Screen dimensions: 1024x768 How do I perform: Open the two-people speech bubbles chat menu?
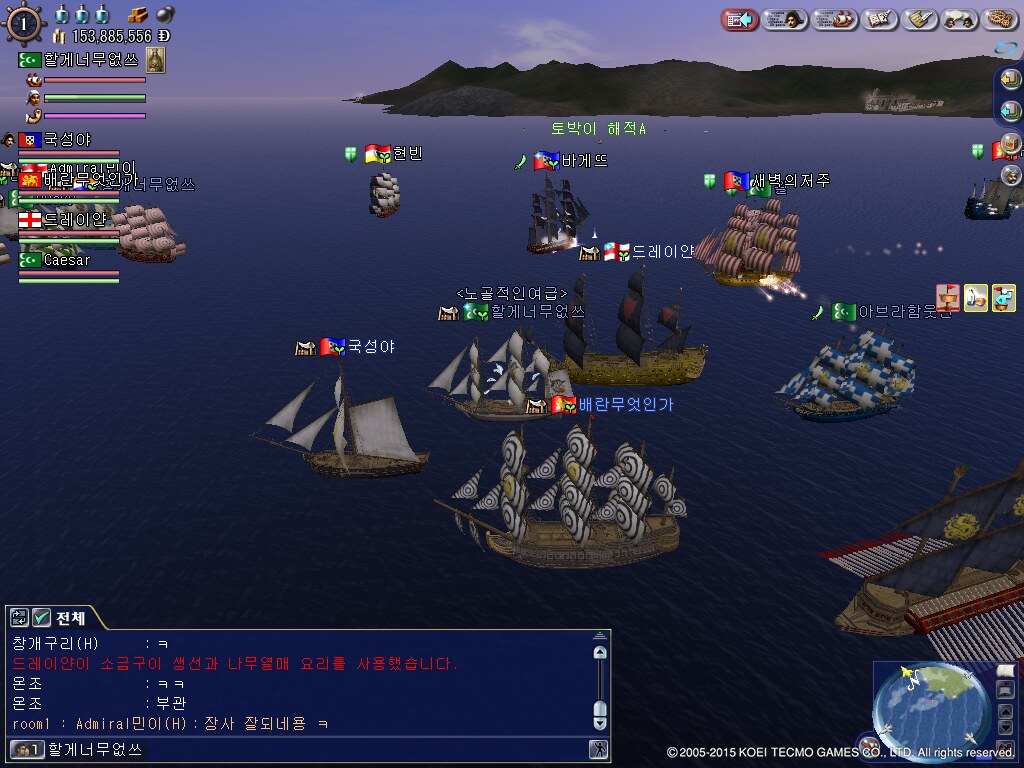click(x=961, y=19)
